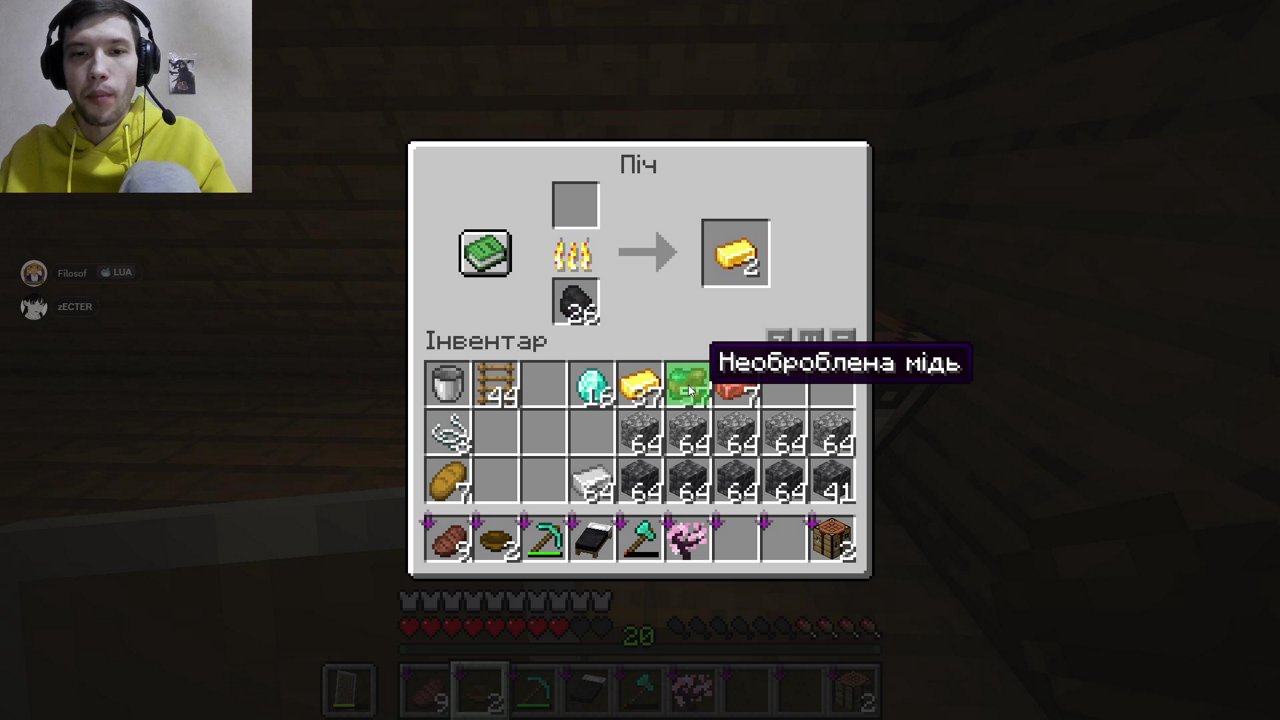Select the diamond stack of 16

point(591,385)
